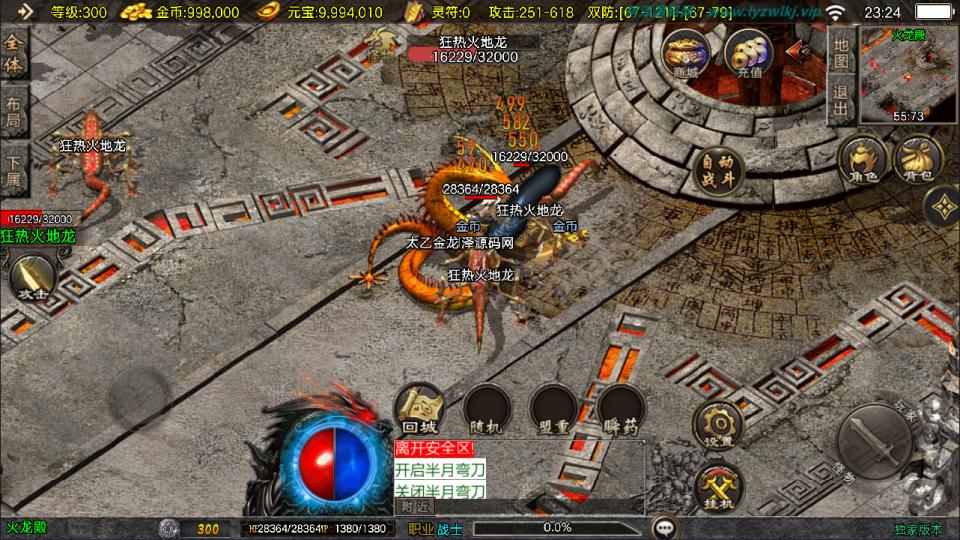This screenshot has width=960, height=540.
Task: Open the 角色 character sheet
Action: coord(863,161)
